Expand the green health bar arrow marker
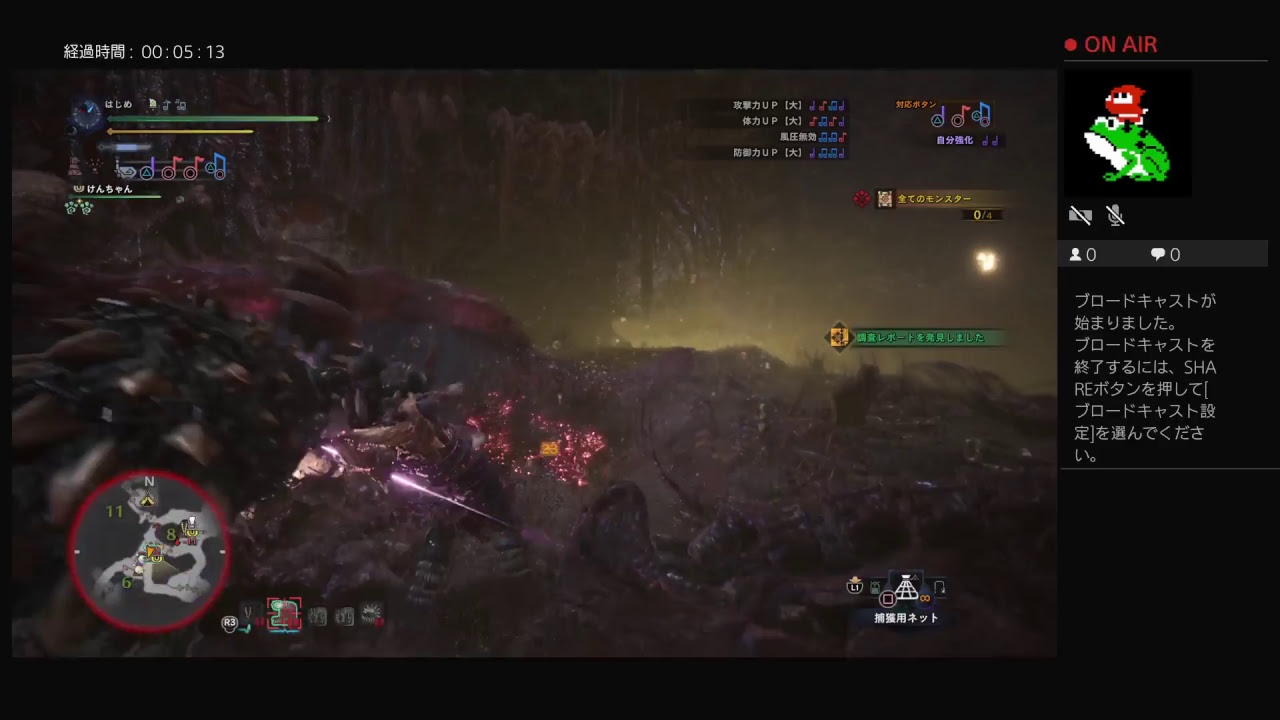This screenshot has width=1280, height=720. point(327,118)
